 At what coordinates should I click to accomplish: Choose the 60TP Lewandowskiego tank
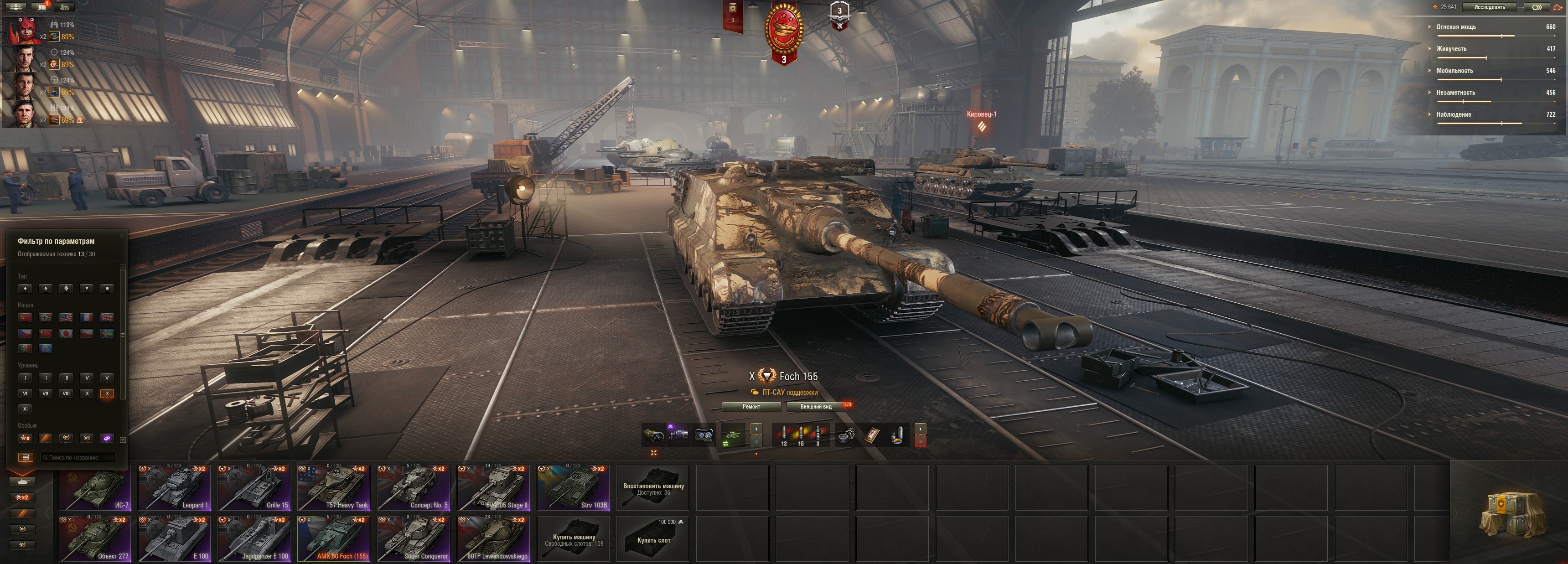click(x=494, y=539)
